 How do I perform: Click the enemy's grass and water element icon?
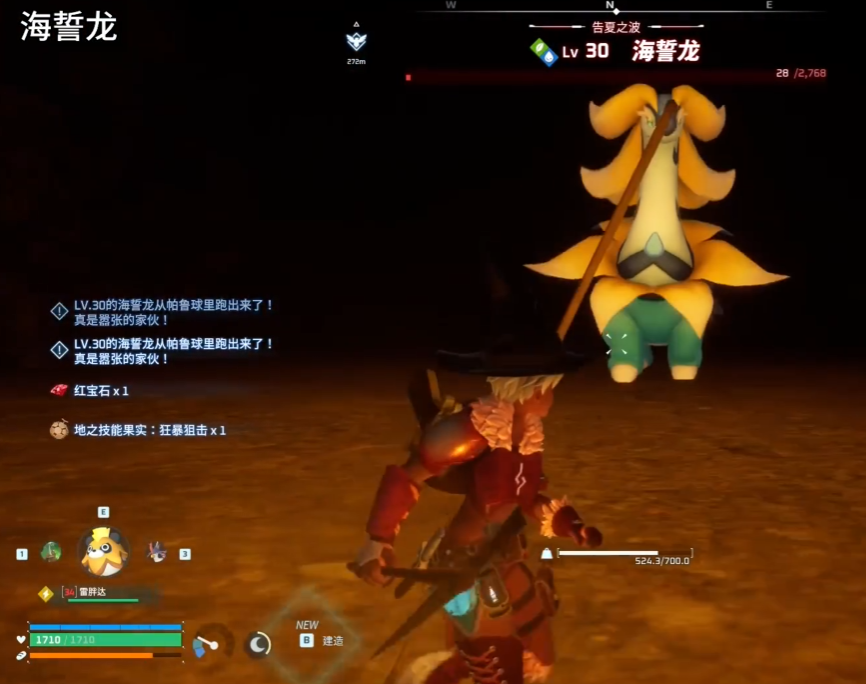(543, 52)
